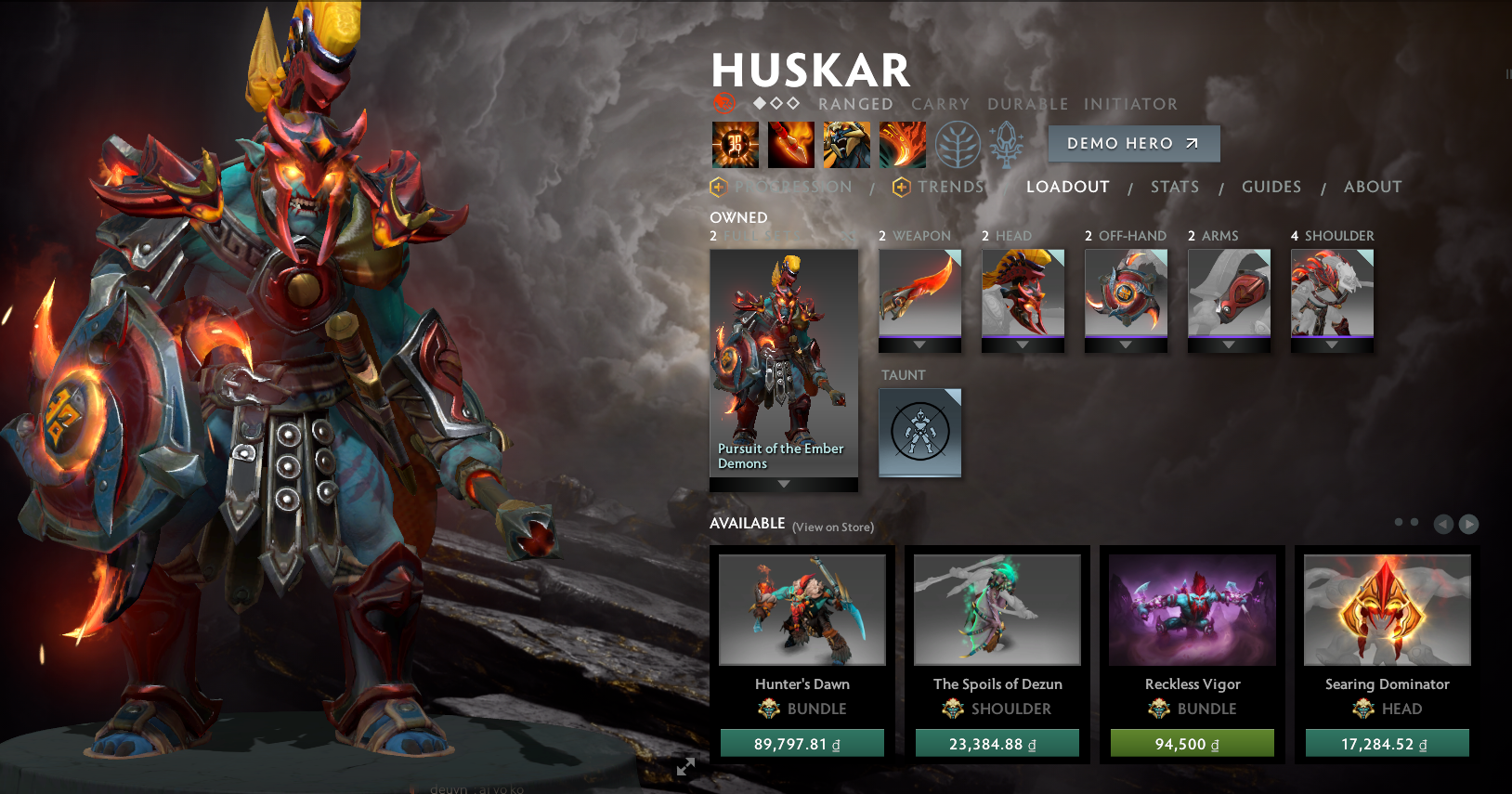
Task: Switch to the STATS tab
Action: [x=1174, y=187]
